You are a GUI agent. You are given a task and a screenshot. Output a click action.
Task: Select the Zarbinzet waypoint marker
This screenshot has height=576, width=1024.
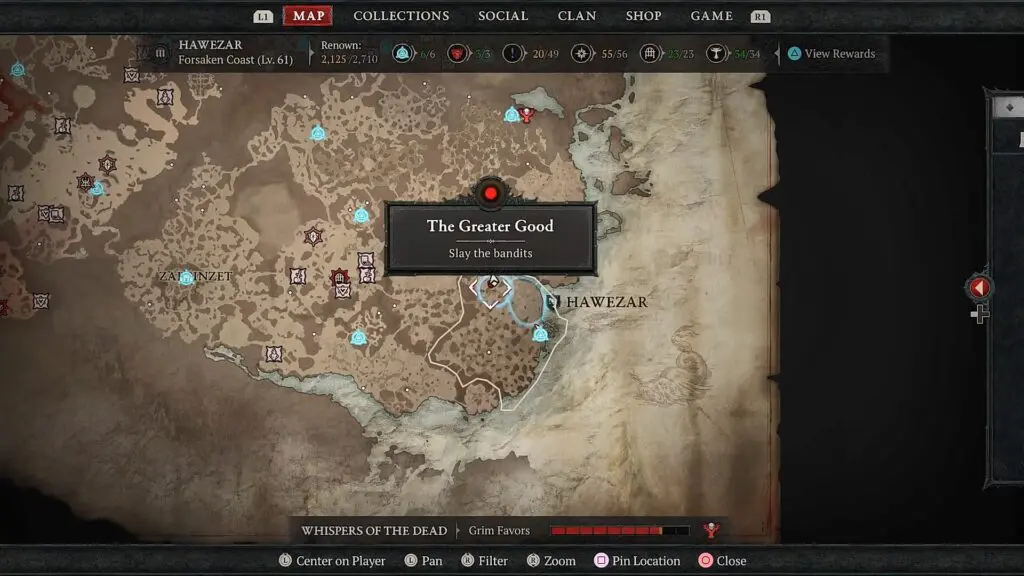(x=186, y=278)
